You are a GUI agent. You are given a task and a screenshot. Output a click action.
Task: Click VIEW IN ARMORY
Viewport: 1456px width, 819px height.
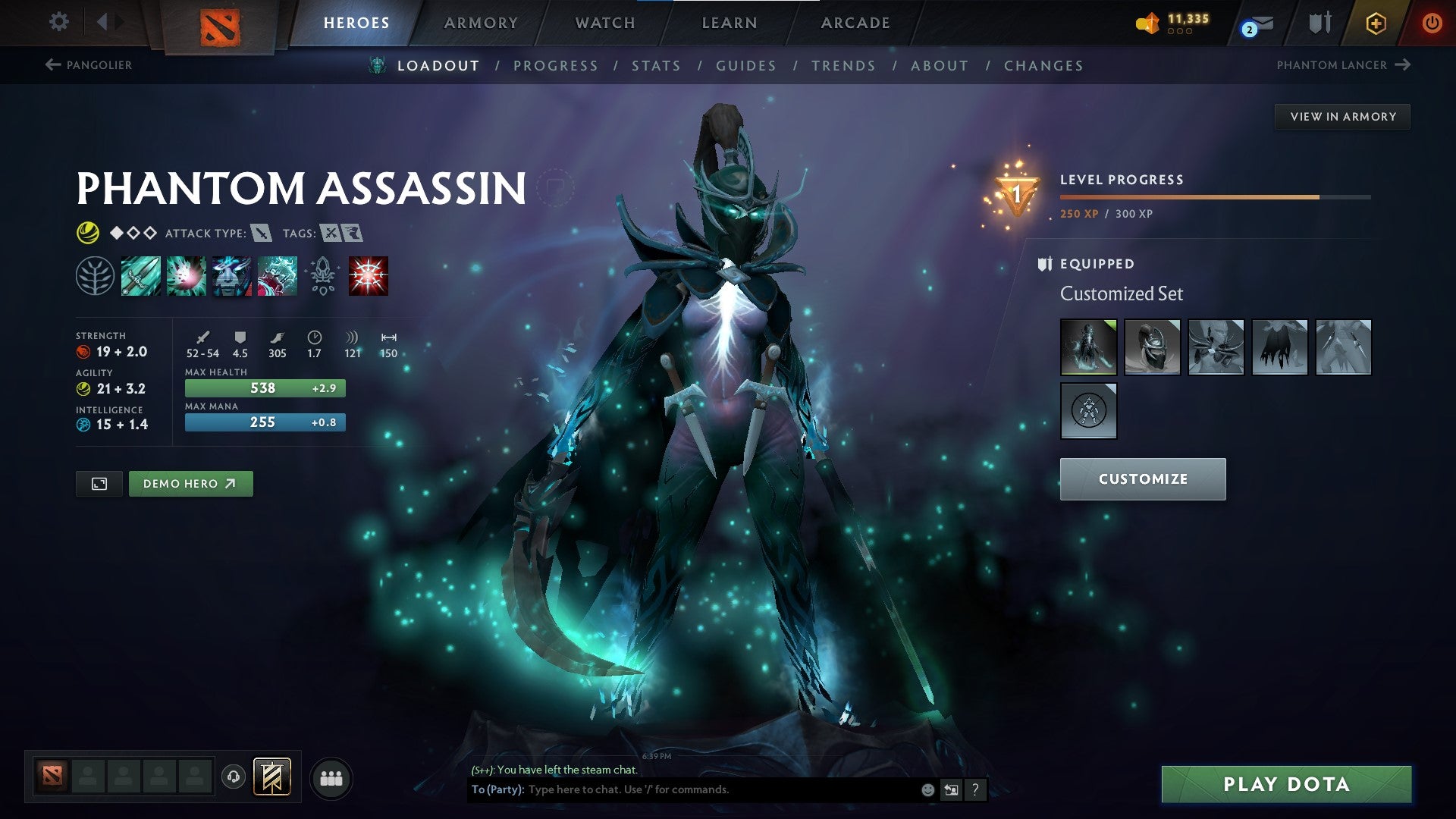click(1342, 116)
